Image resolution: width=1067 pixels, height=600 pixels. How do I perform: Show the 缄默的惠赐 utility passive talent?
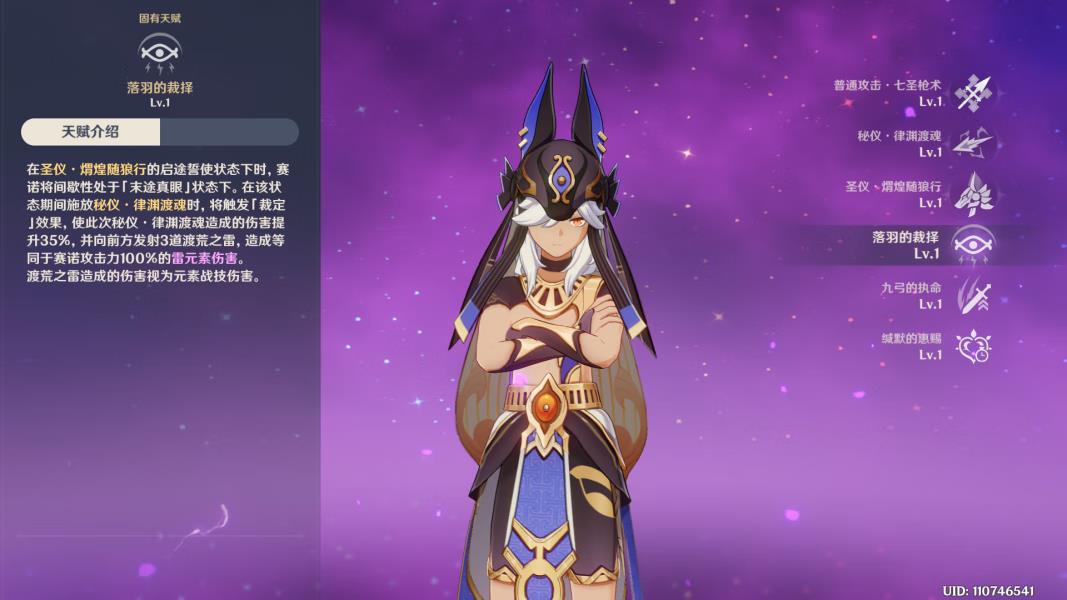click(x=972, y=347)
